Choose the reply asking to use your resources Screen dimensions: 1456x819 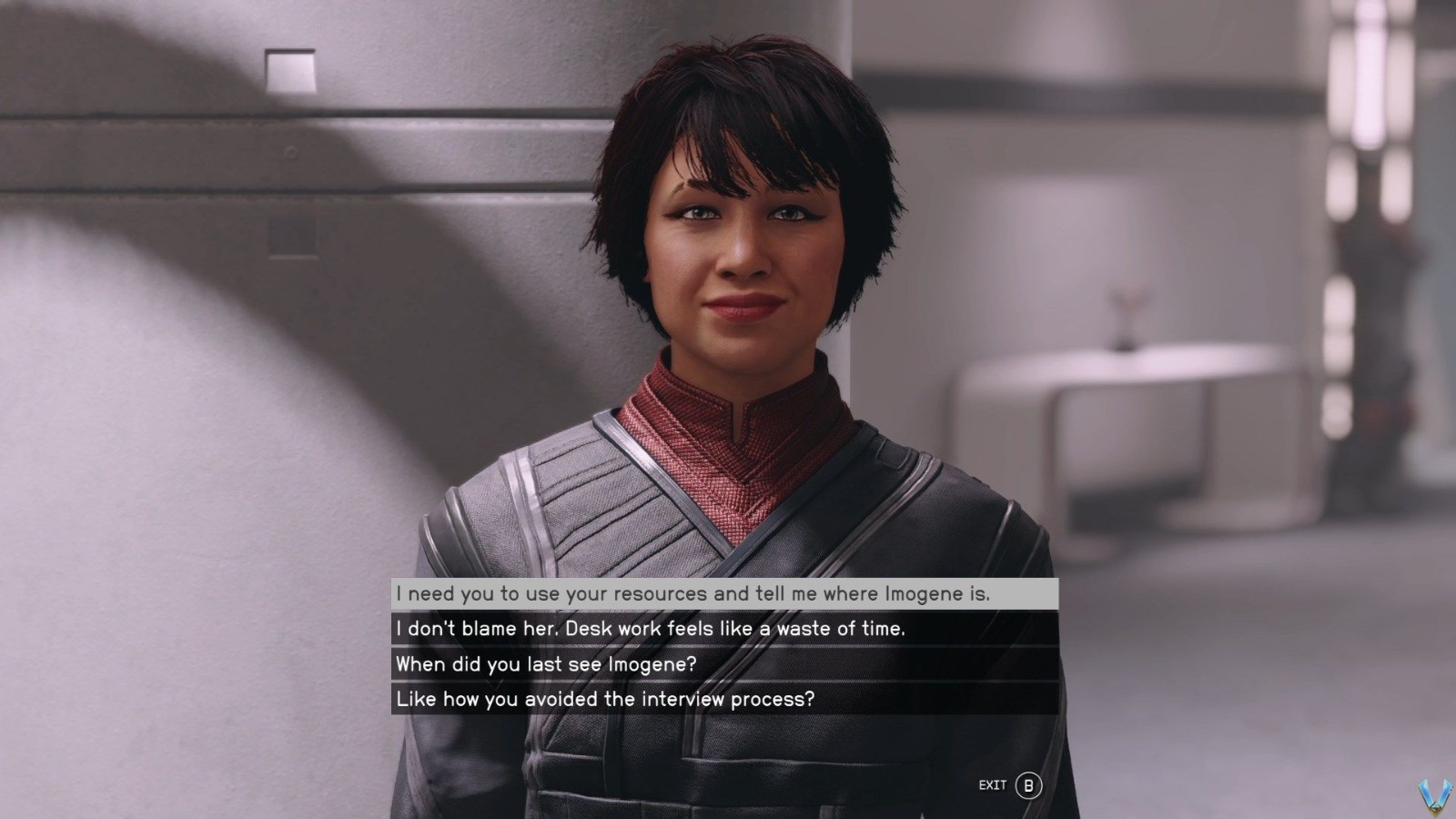point(693,594)
